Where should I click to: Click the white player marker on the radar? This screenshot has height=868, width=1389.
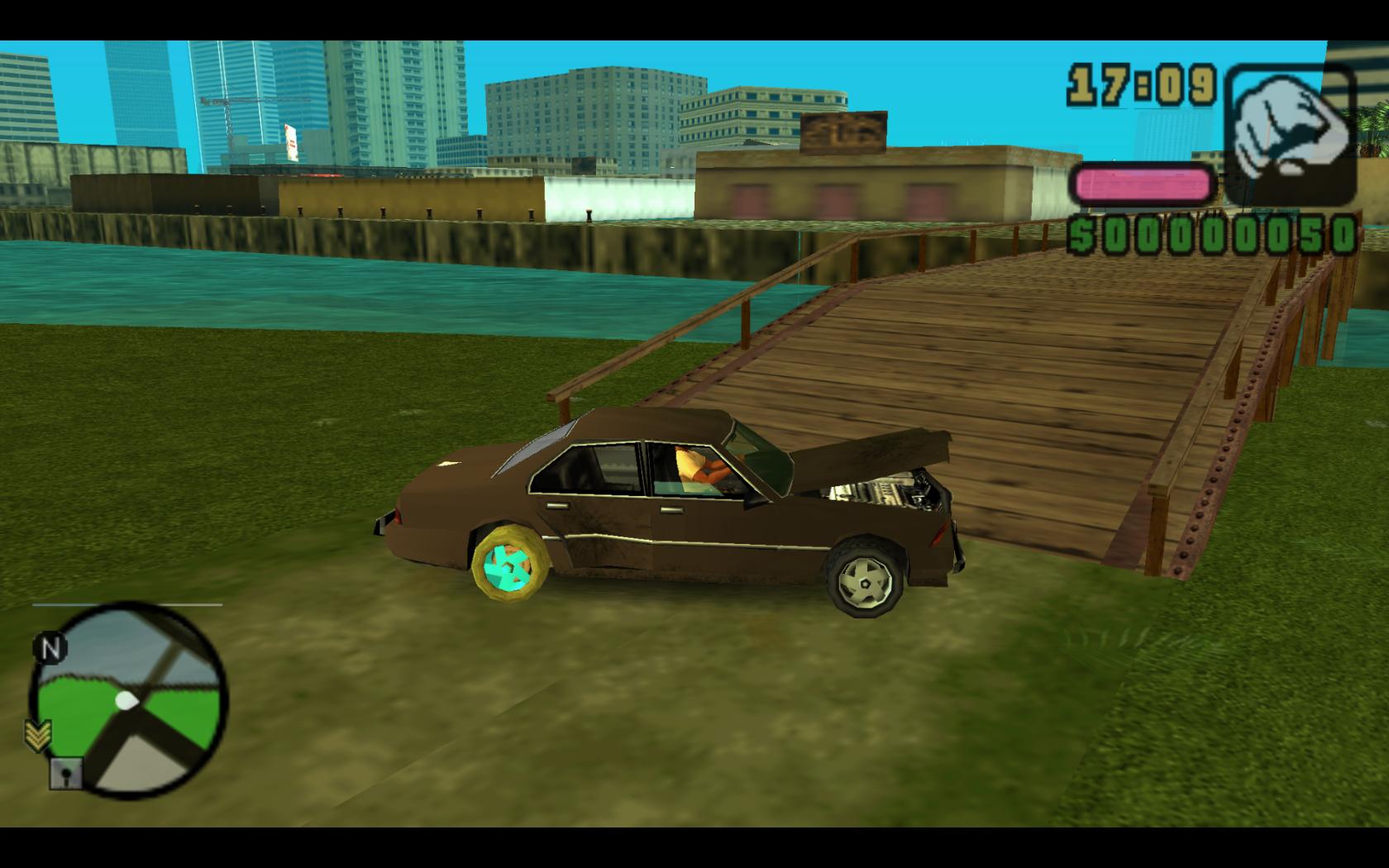pos(126,701)
